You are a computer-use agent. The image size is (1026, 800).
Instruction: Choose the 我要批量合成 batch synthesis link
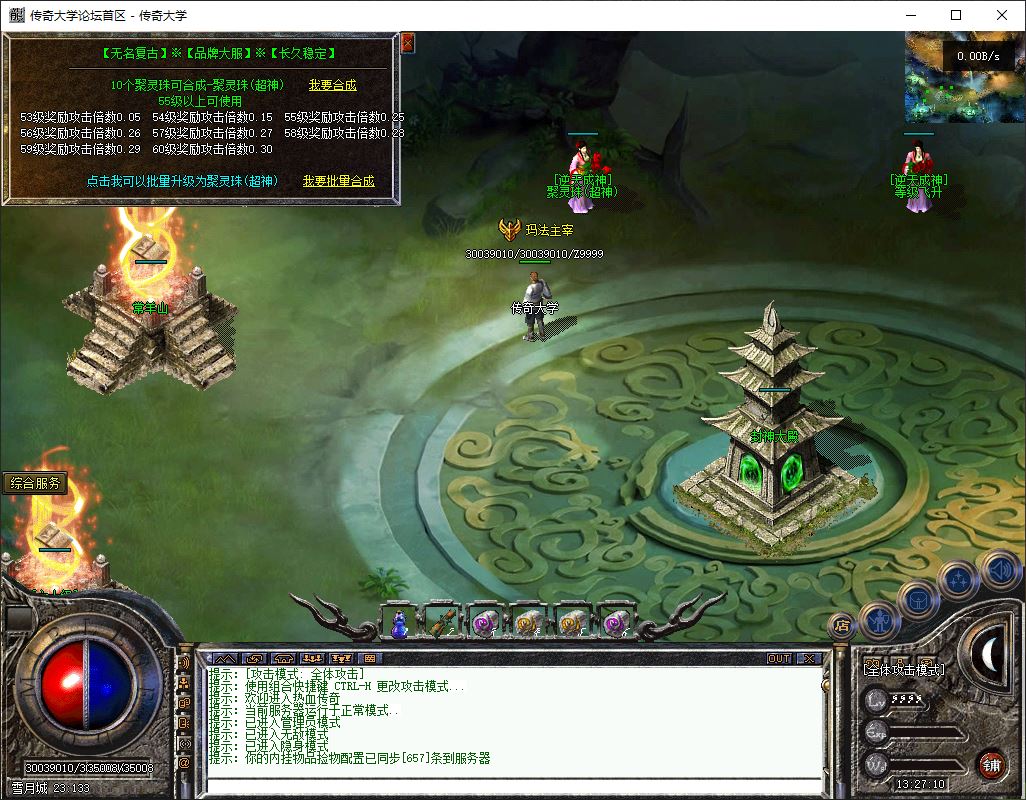pos(339,181)
